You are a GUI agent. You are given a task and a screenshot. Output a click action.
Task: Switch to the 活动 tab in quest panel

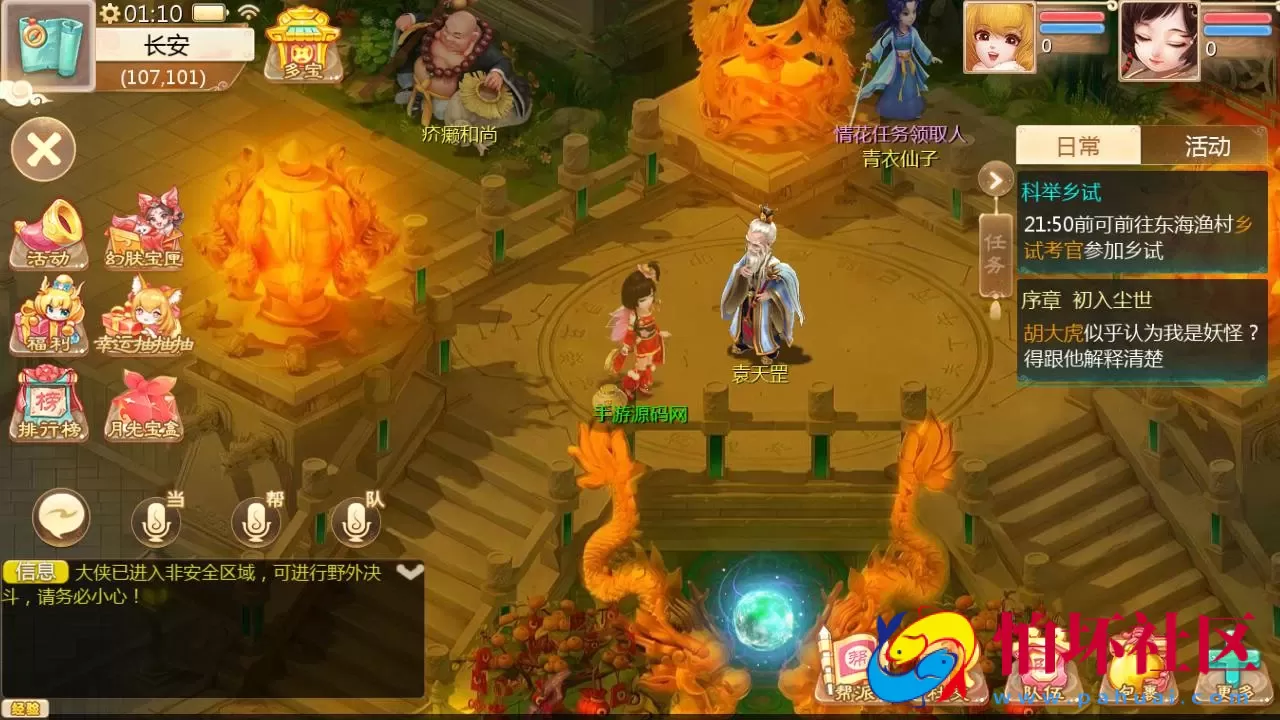1209,146
